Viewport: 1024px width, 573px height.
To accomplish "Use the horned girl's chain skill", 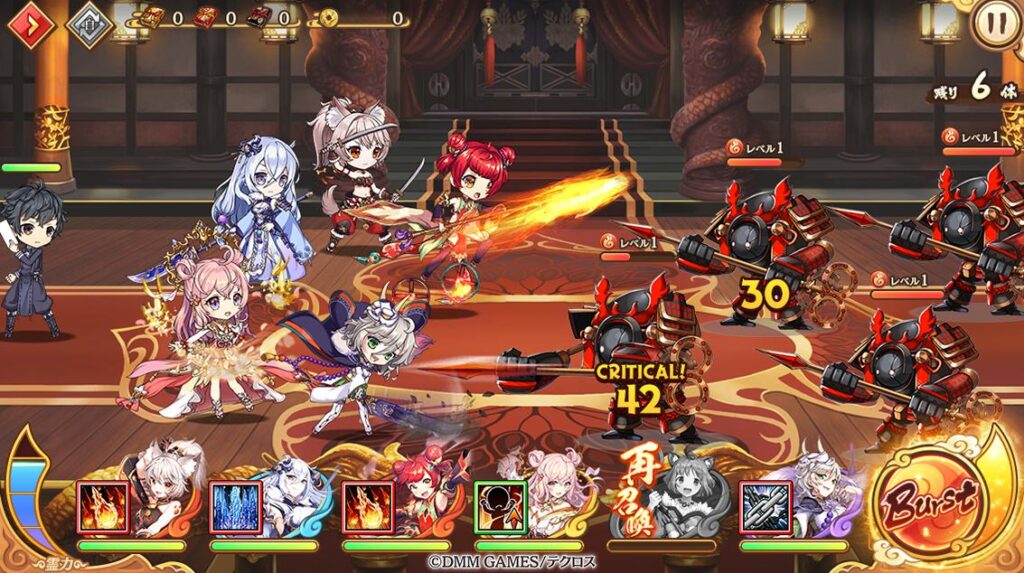I will (x=766, y=507).
